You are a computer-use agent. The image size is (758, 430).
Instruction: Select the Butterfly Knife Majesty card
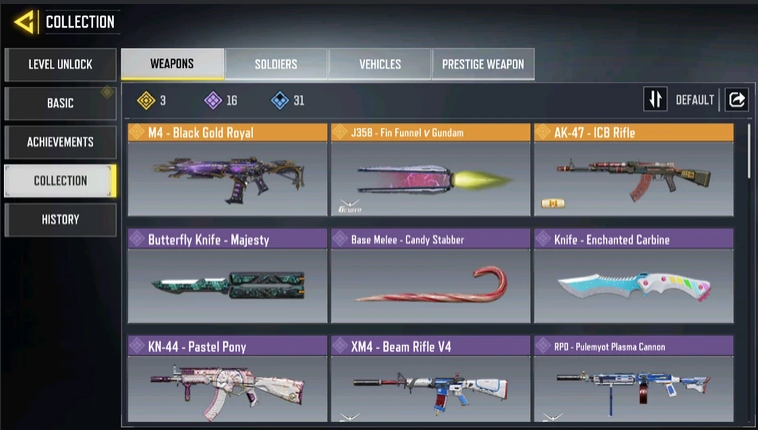227,276
